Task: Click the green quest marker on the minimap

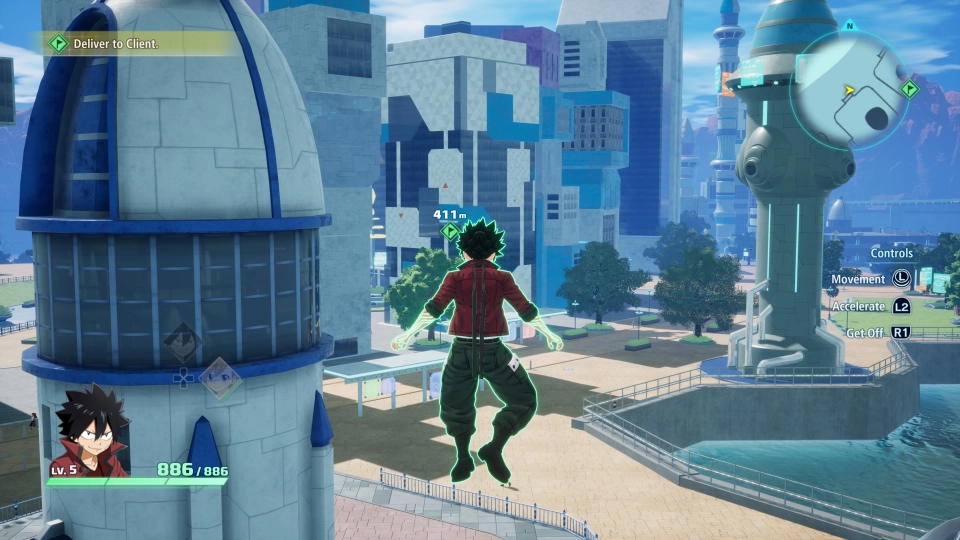Action: click(x=908, y=89)
